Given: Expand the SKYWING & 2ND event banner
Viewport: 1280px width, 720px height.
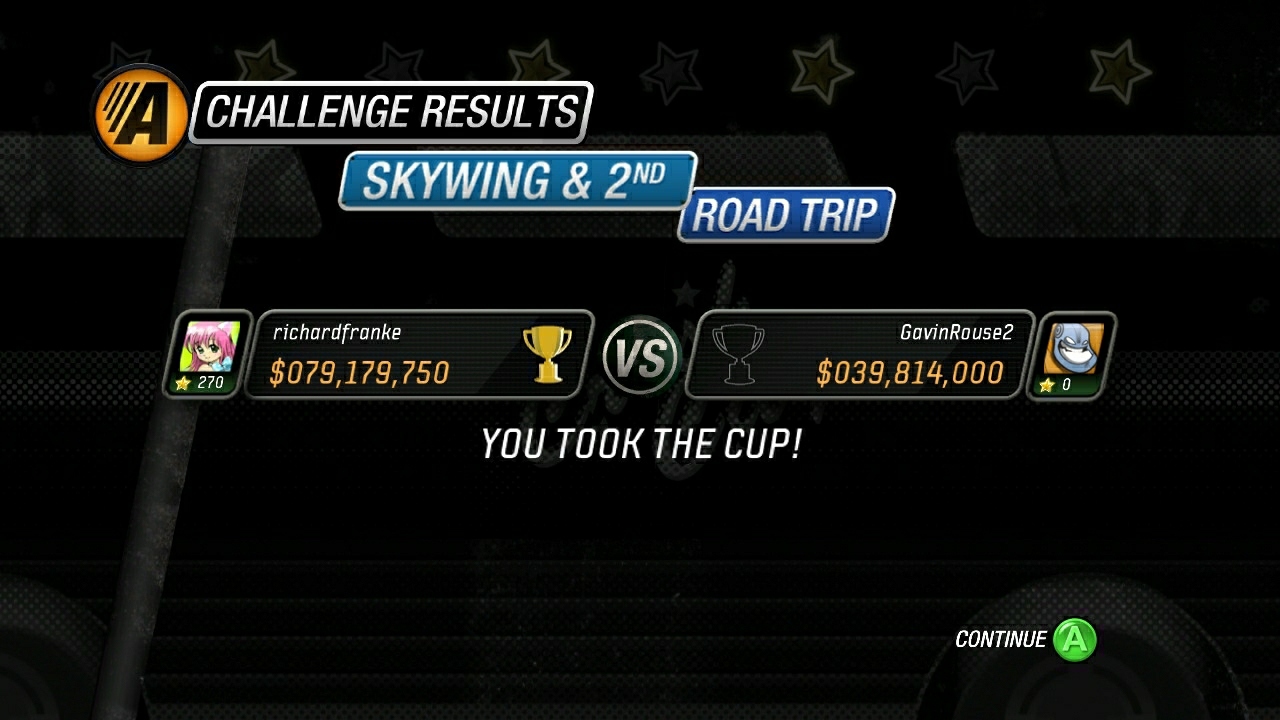Looking at the screenshot, I should (517, 182).
